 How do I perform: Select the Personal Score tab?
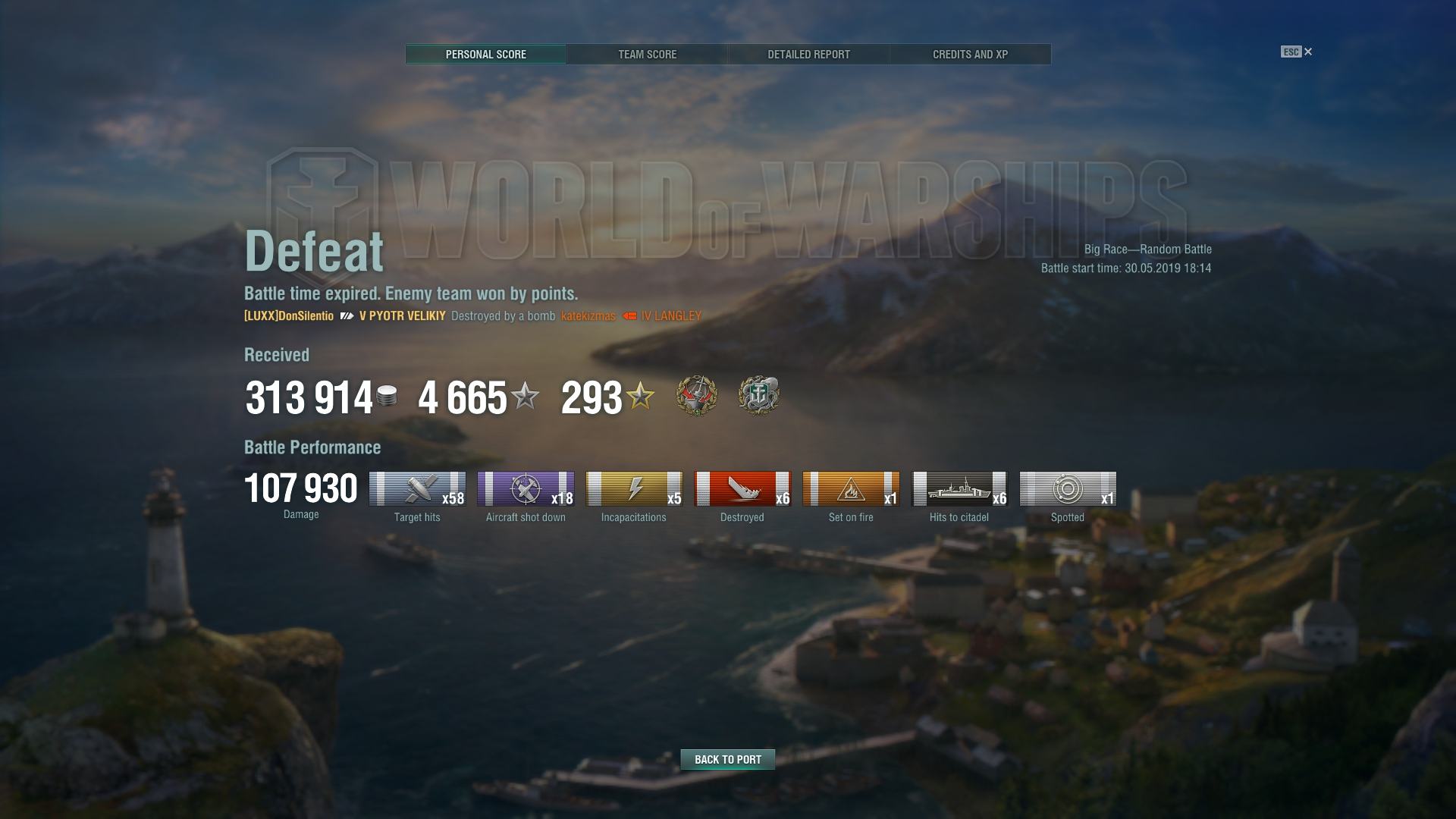(485, 55)
